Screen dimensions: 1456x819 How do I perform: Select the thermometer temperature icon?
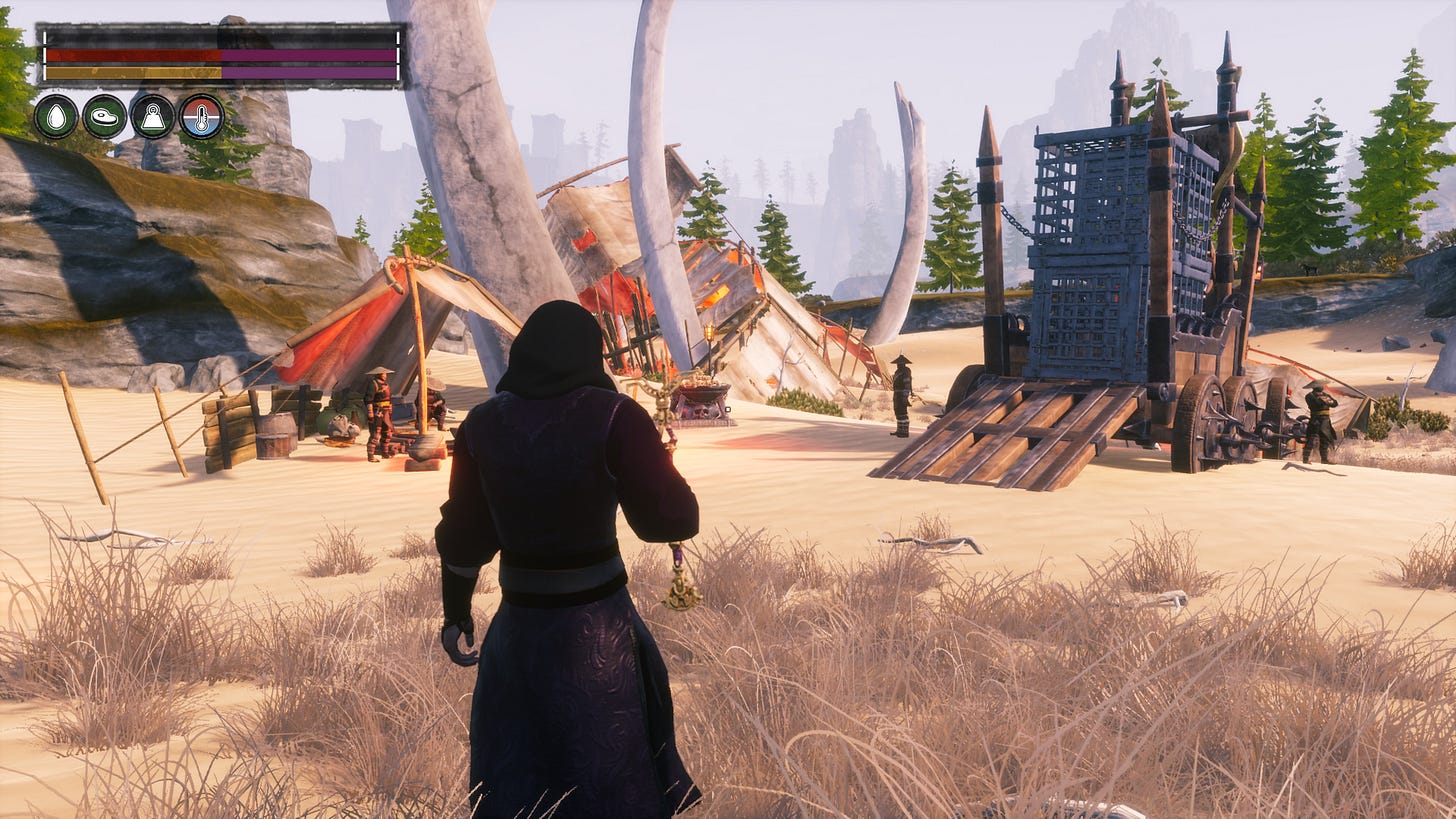coord(201,117)
